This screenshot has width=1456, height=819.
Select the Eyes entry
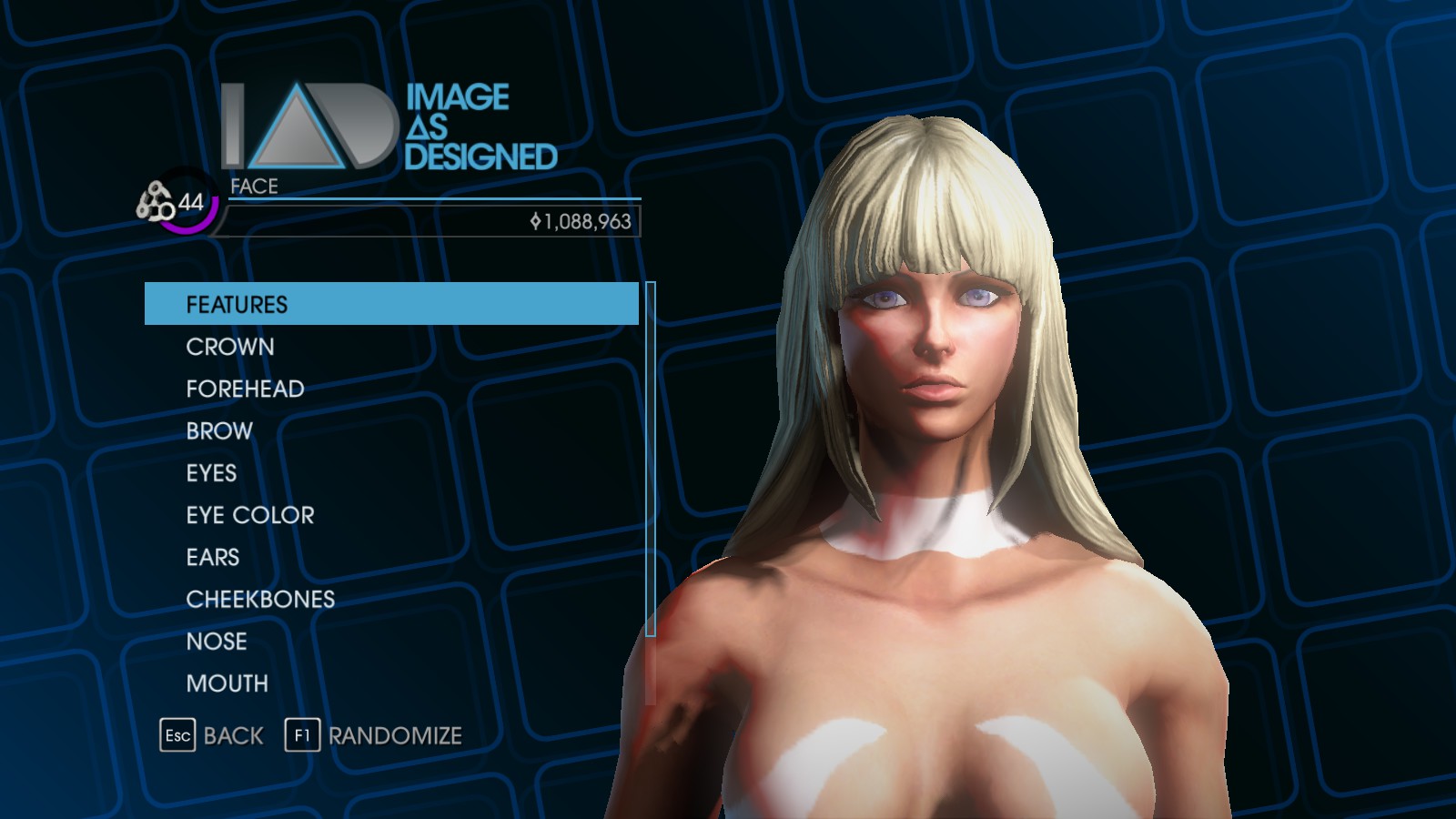(211, 473)
